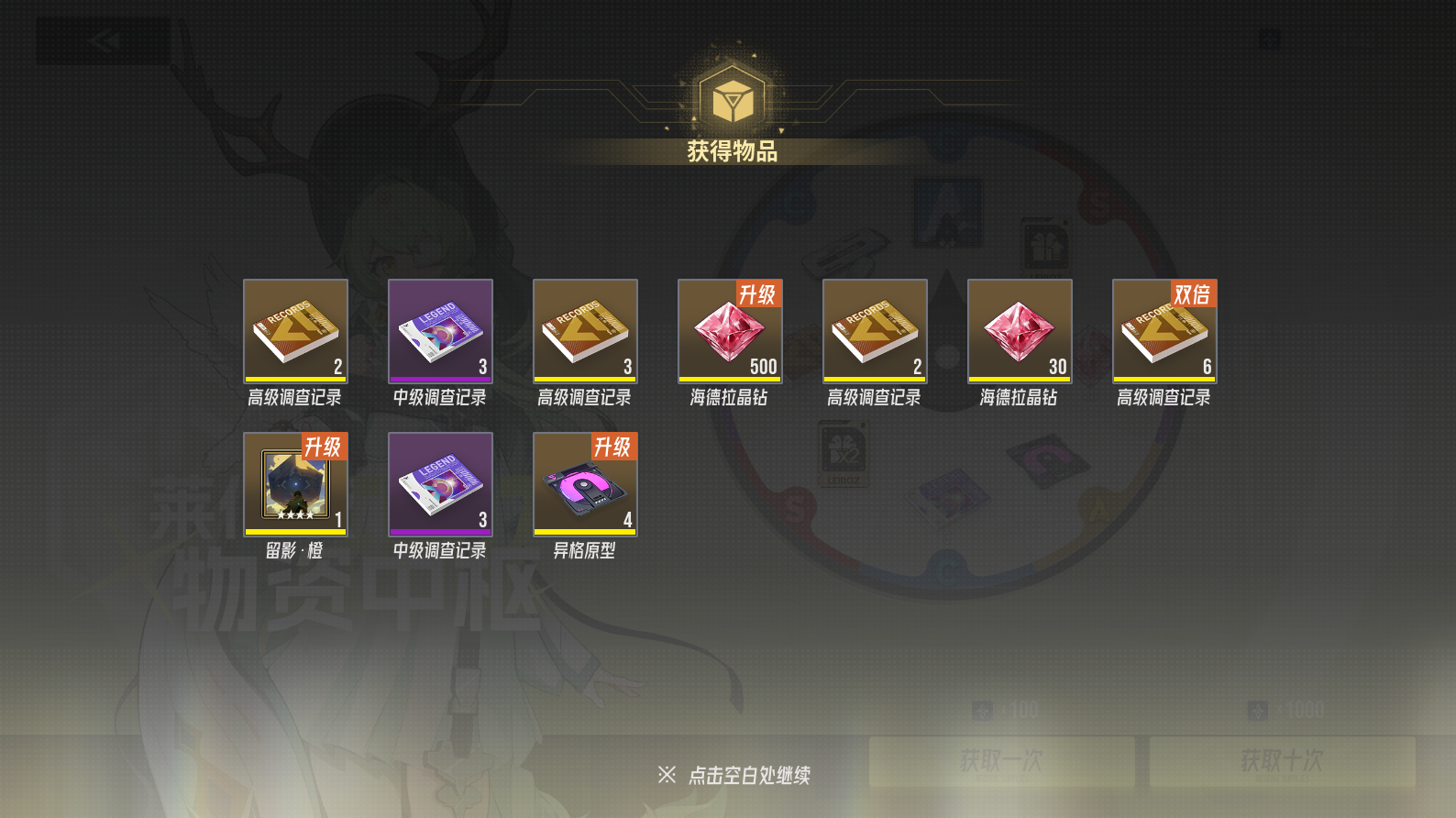Click the purple 中级调查记录 x3 reward thumbnail
The image size is (1456, 818).
click(x=439, y=330)
